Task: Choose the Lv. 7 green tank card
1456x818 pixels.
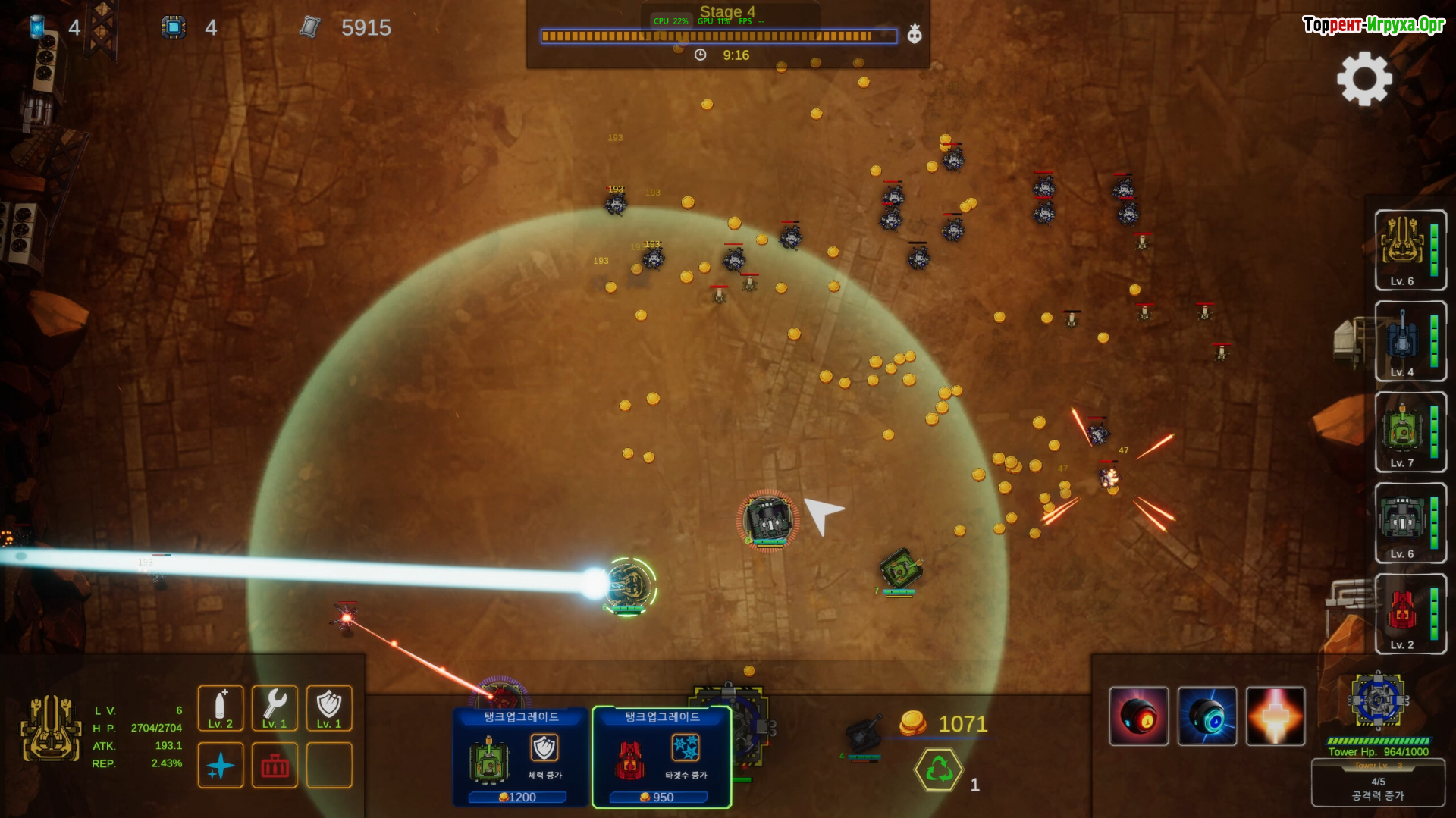Action: tap(1410, 432)
